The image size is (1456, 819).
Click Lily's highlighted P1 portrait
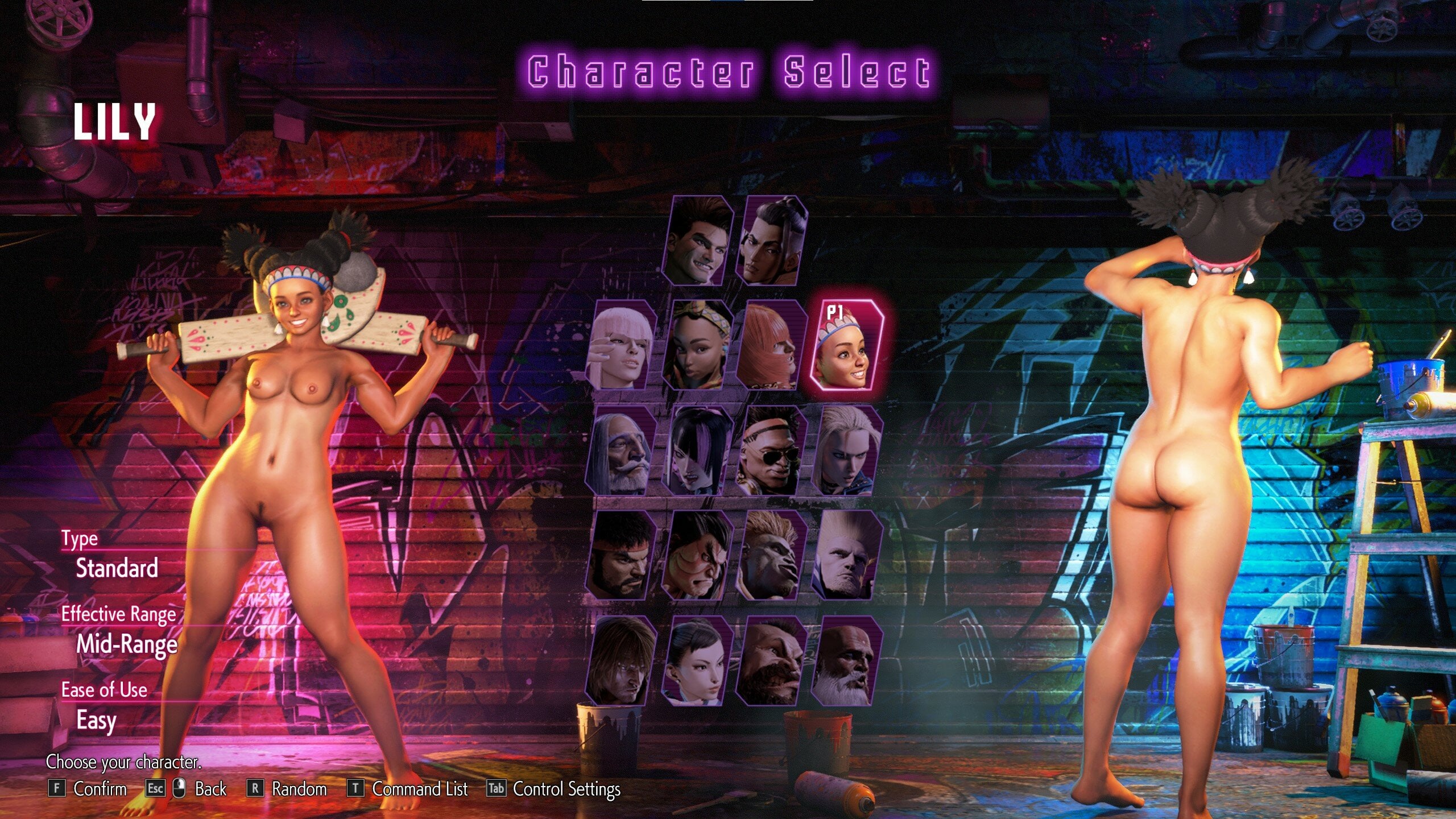pyautogui.click(x=846, y=346)
